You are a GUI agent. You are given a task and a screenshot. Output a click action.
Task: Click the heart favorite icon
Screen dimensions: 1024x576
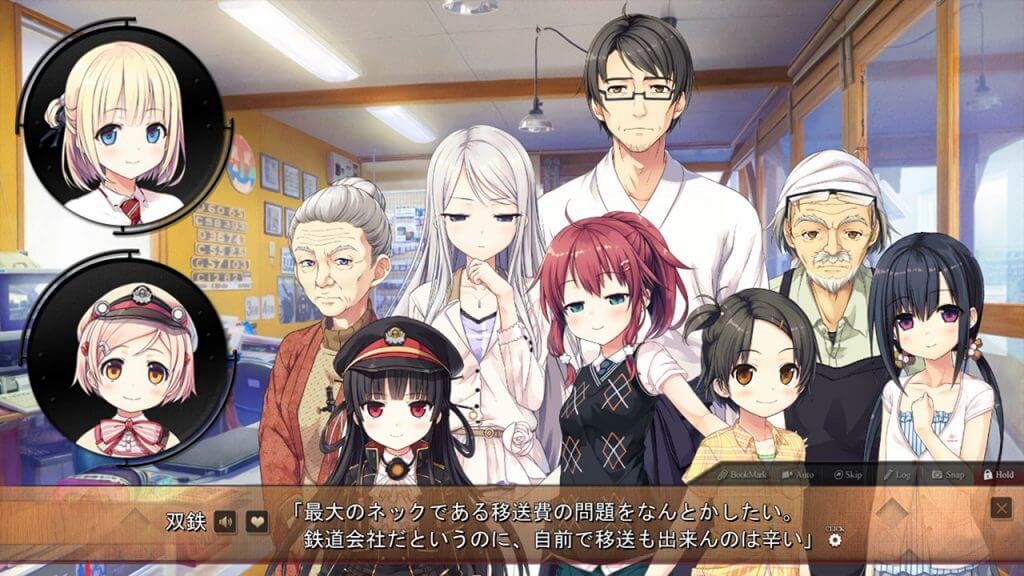[x=257, y=521]
